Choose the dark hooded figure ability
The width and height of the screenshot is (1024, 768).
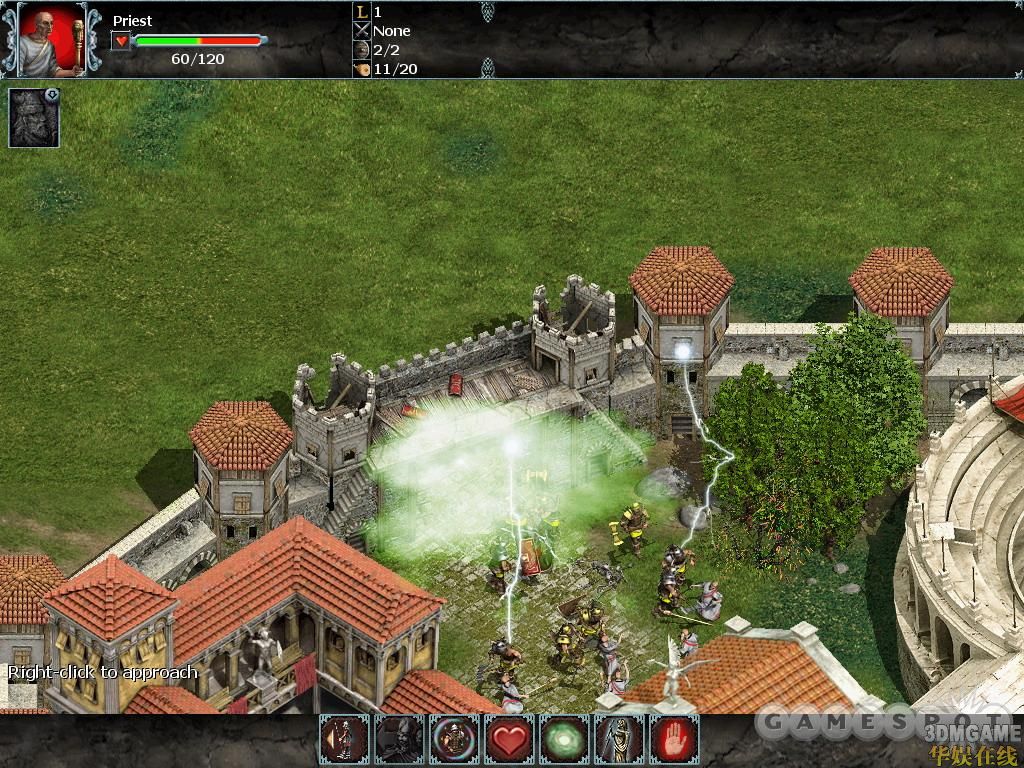[x=399, y=740]
